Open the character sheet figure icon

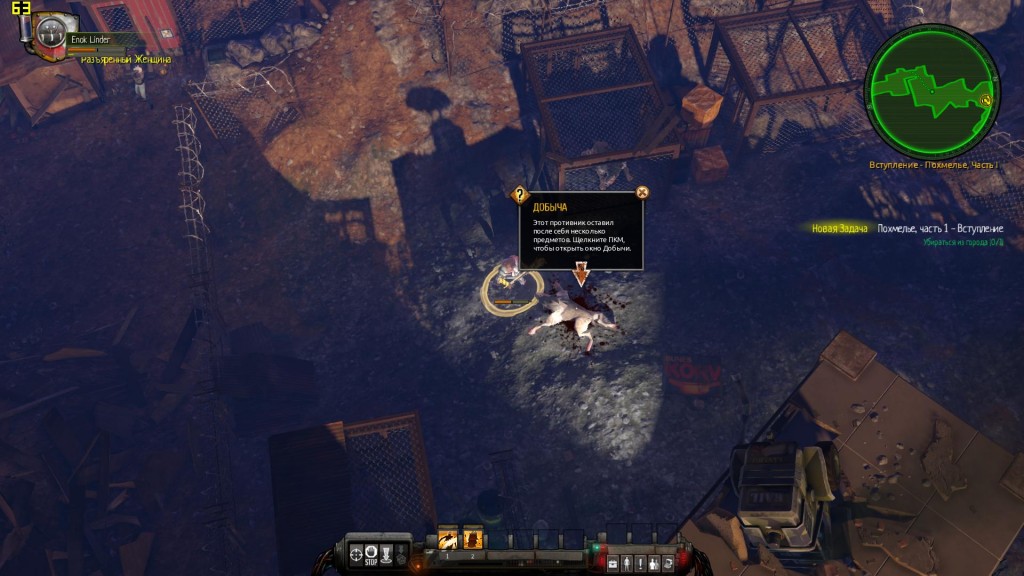click(x=627, y=564)
